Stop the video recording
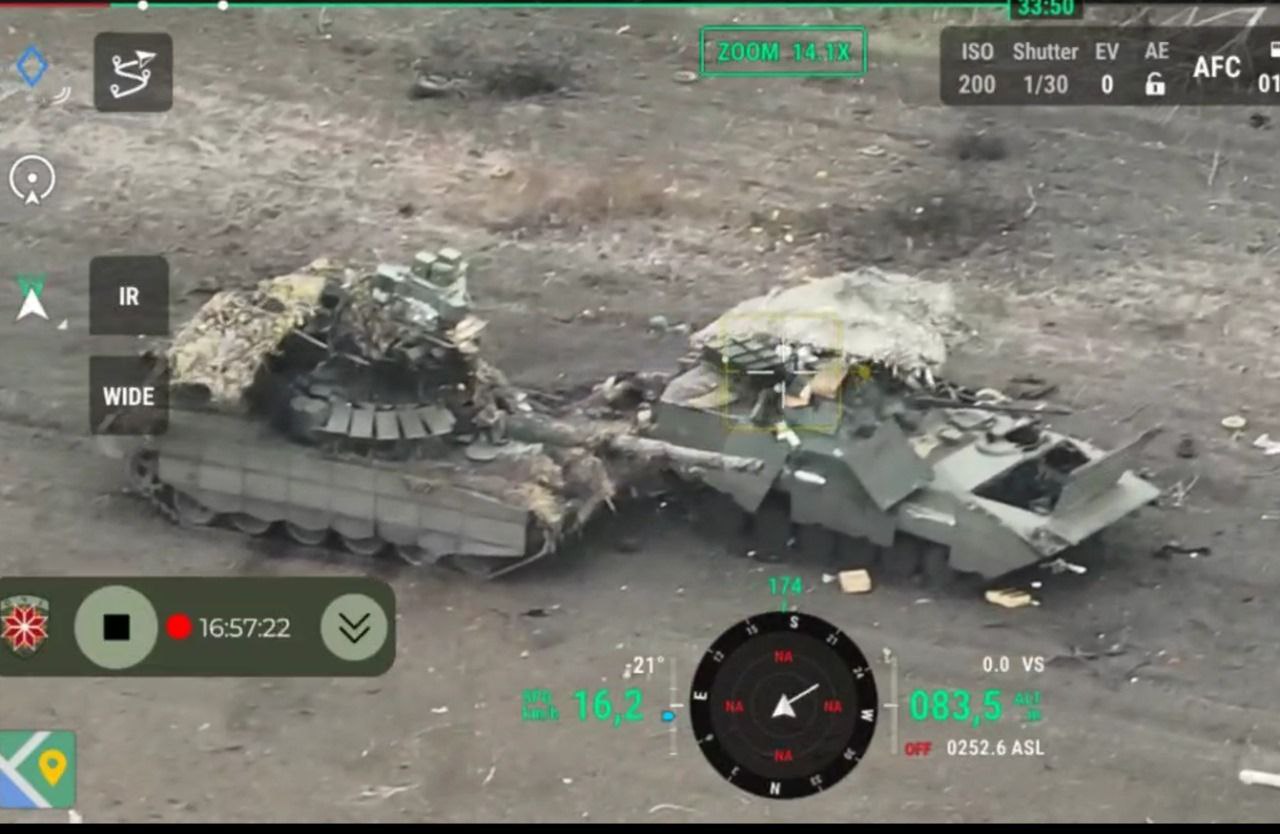The image size is (1280, 834). click(x=116, y=627)
